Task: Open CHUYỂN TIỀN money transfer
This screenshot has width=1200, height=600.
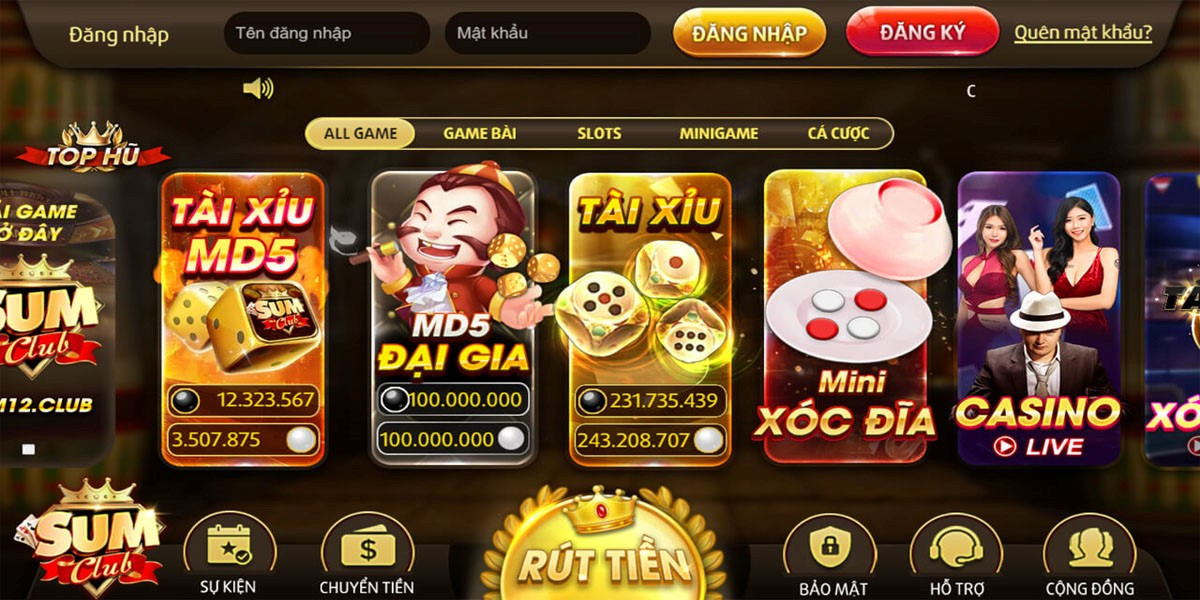Action: coord(367,555)
